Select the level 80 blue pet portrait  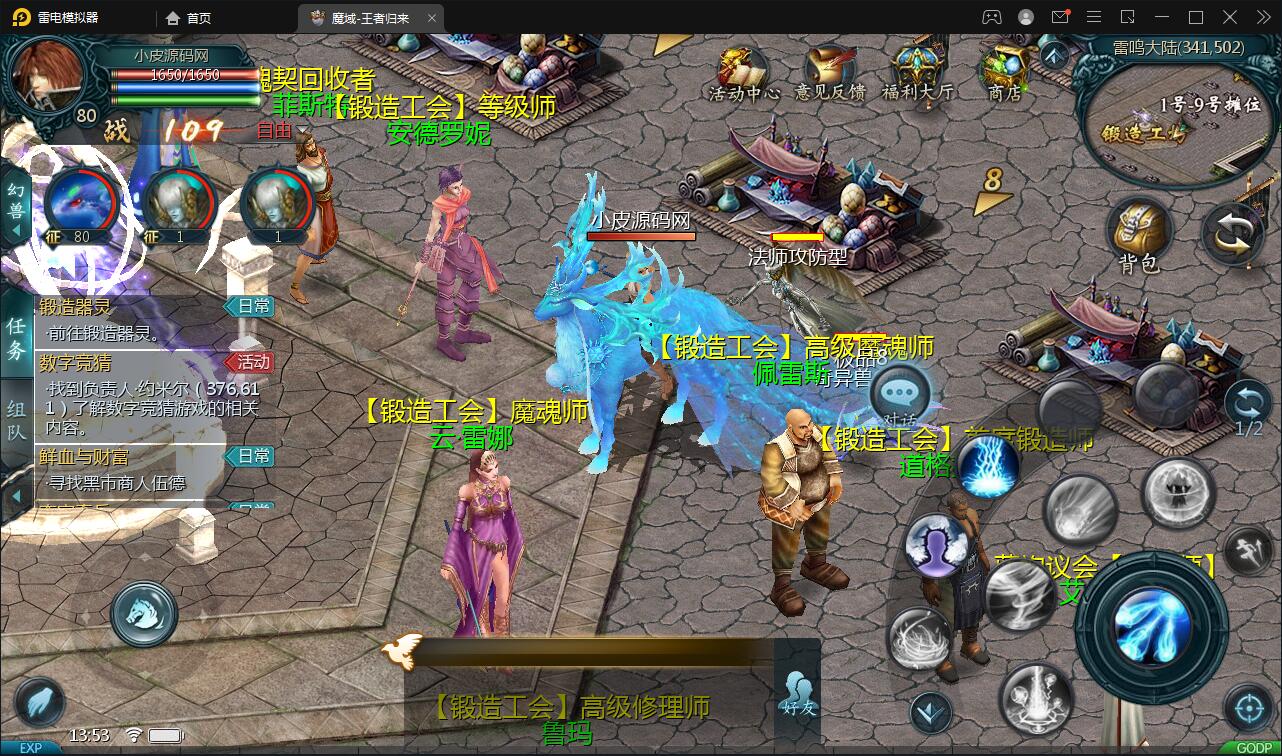pos(79,205)
